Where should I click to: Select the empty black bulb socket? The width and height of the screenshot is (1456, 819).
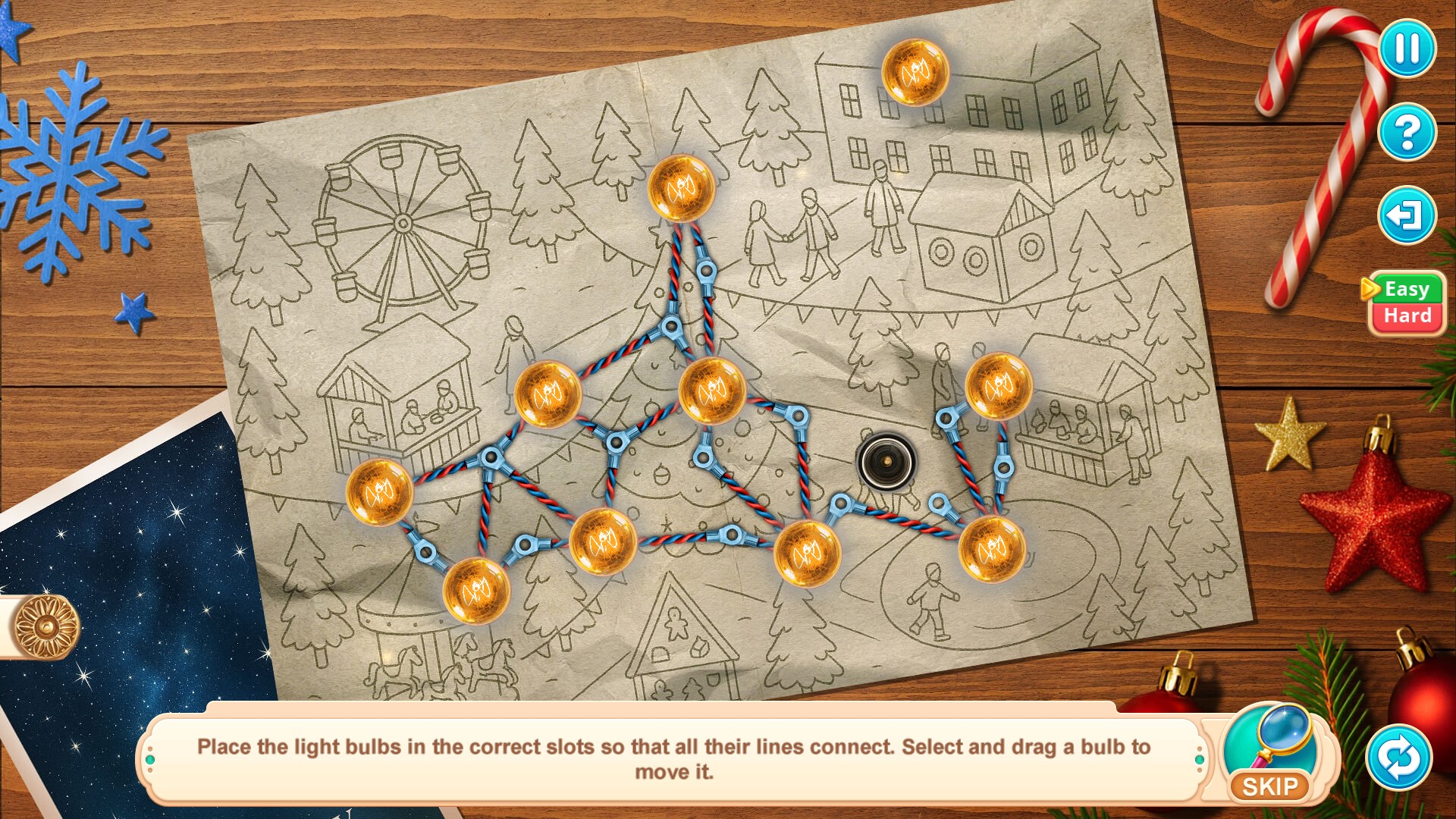(886, 461)
